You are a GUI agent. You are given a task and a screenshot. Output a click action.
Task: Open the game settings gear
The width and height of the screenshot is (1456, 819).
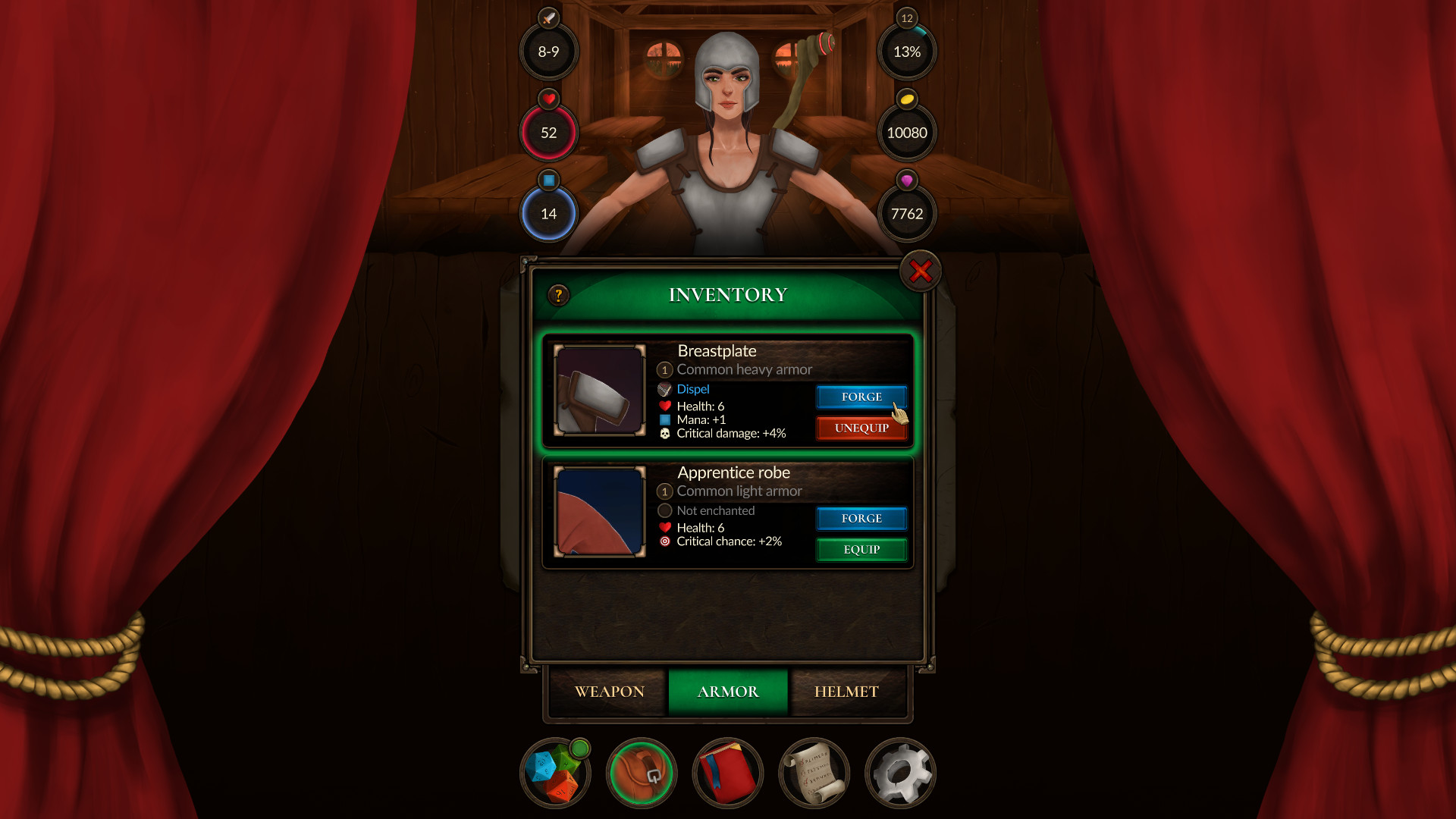(900, 773)
